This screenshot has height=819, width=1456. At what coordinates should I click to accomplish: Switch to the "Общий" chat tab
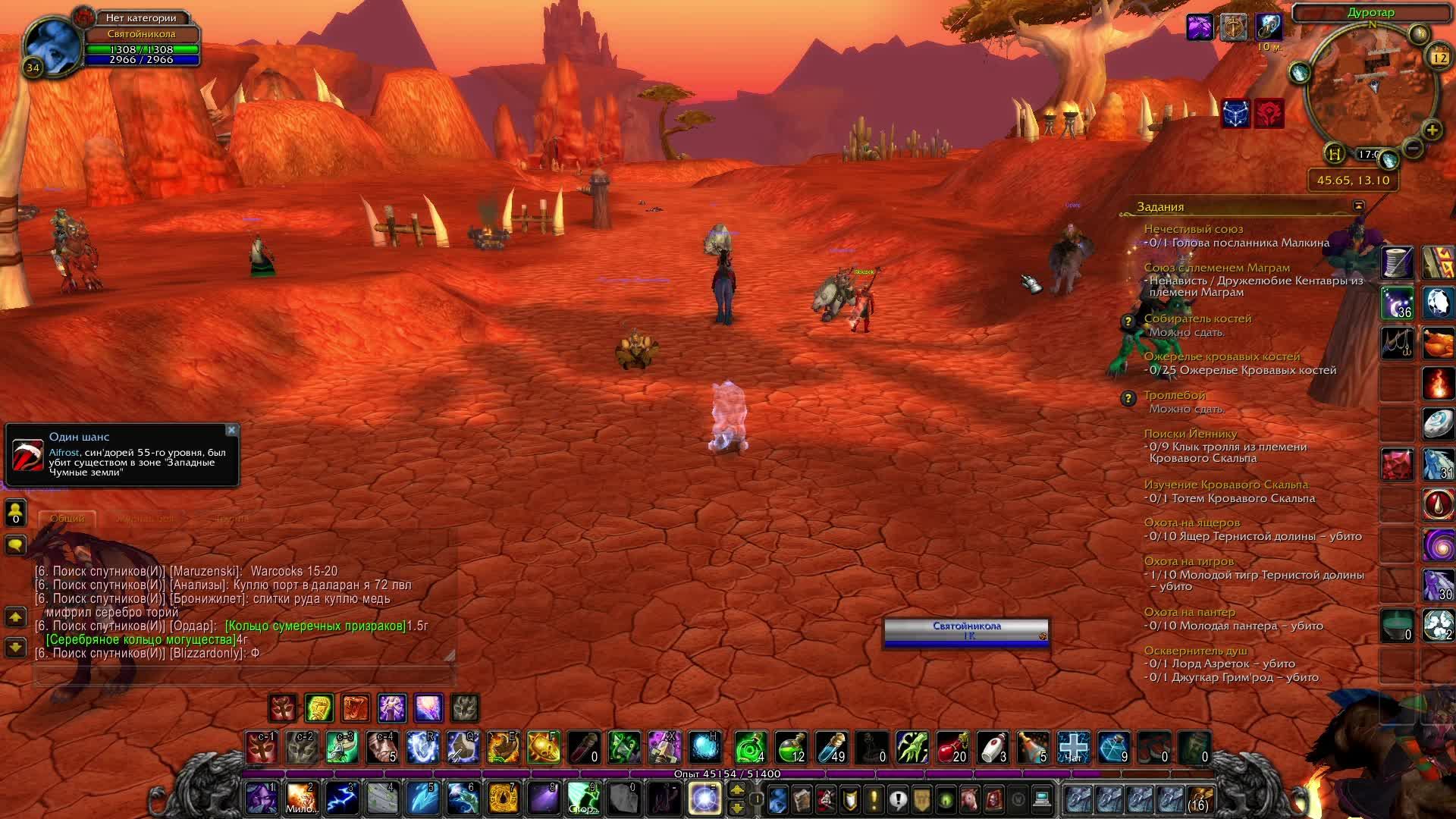click(67, 519)
